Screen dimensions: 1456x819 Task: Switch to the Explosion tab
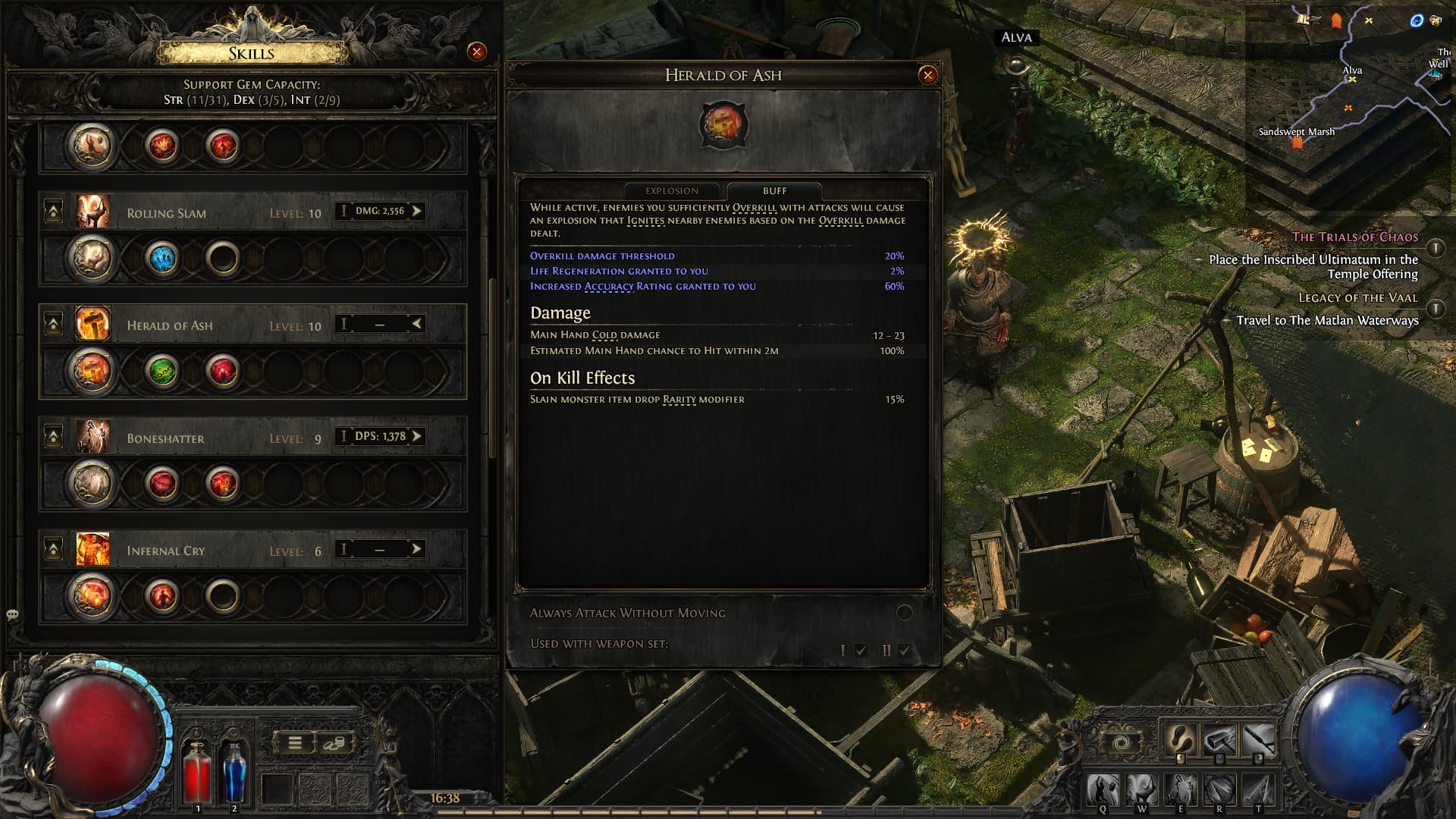tap(673, 191)
